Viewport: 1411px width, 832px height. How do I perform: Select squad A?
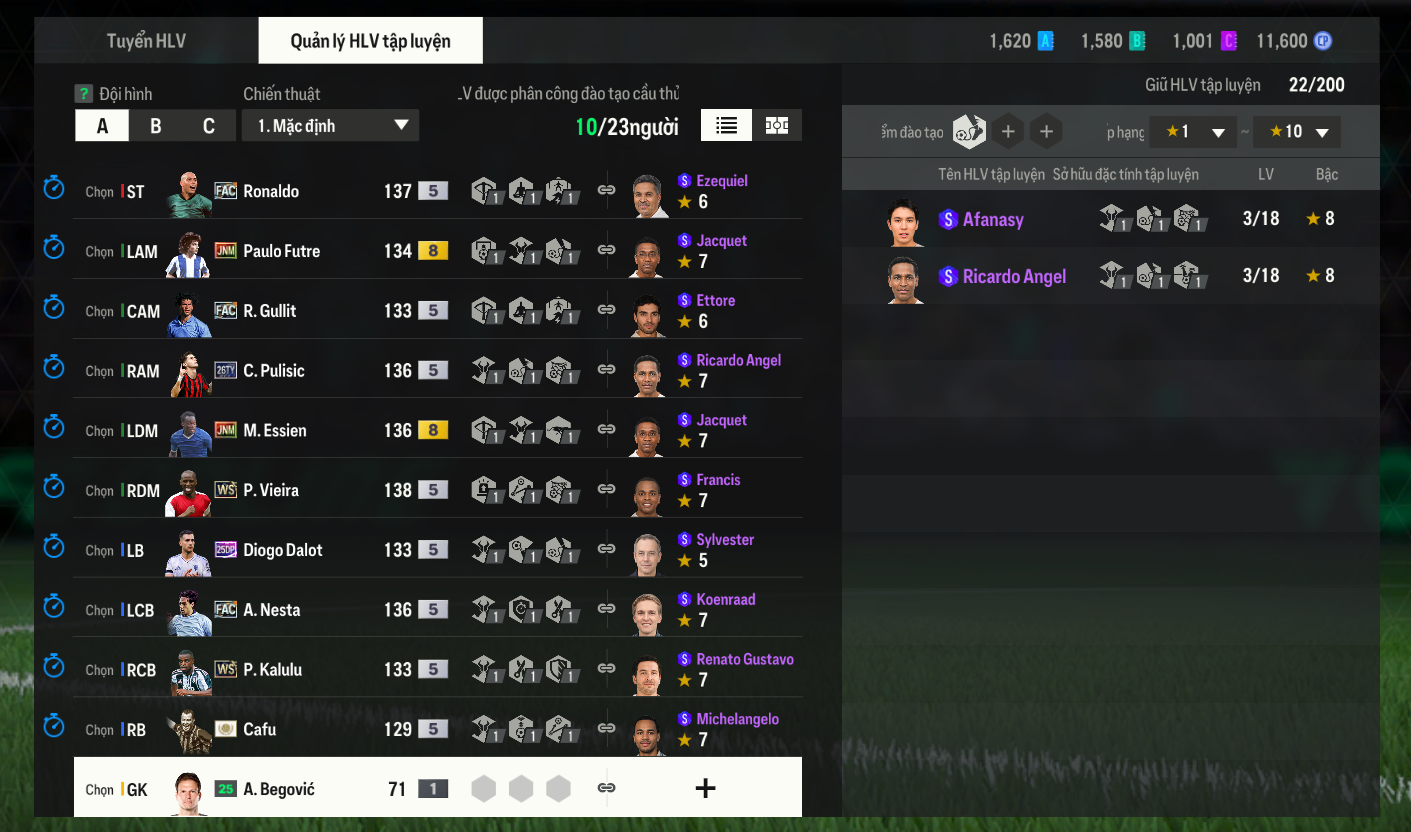point(102,126)
